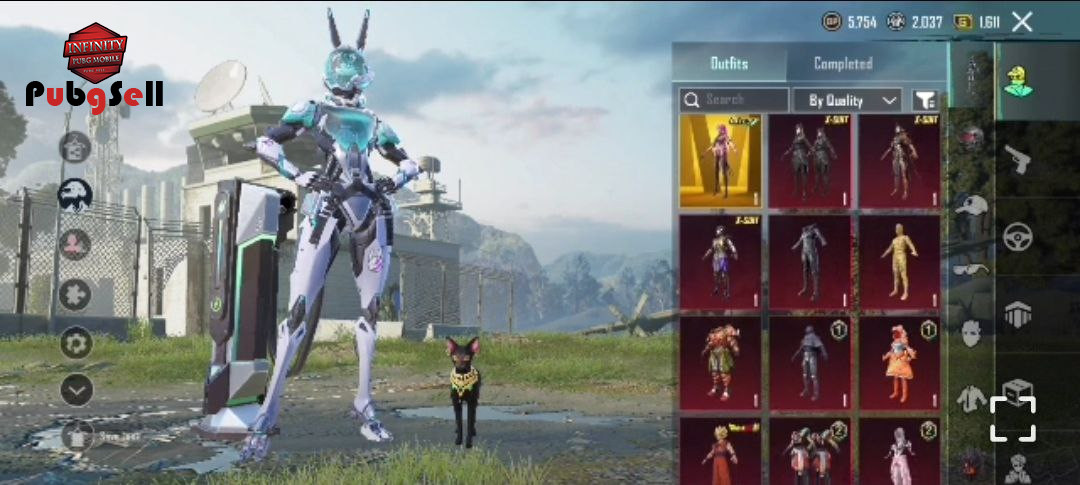Pick the orange-robed spiky-haired fighter outfit

pyautogui.click(x=720, y=450)
